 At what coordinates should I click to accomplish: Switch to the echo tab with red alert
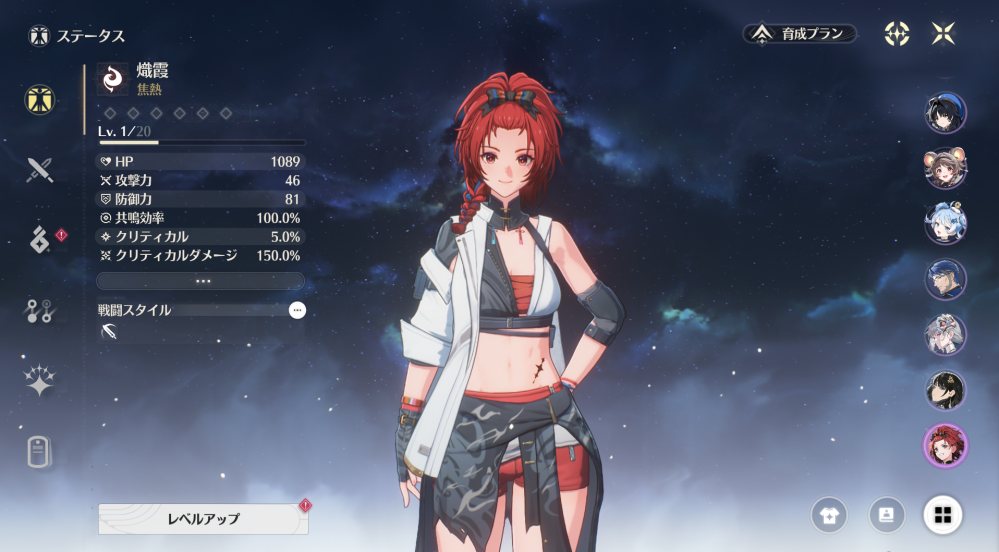coord(40,240)
